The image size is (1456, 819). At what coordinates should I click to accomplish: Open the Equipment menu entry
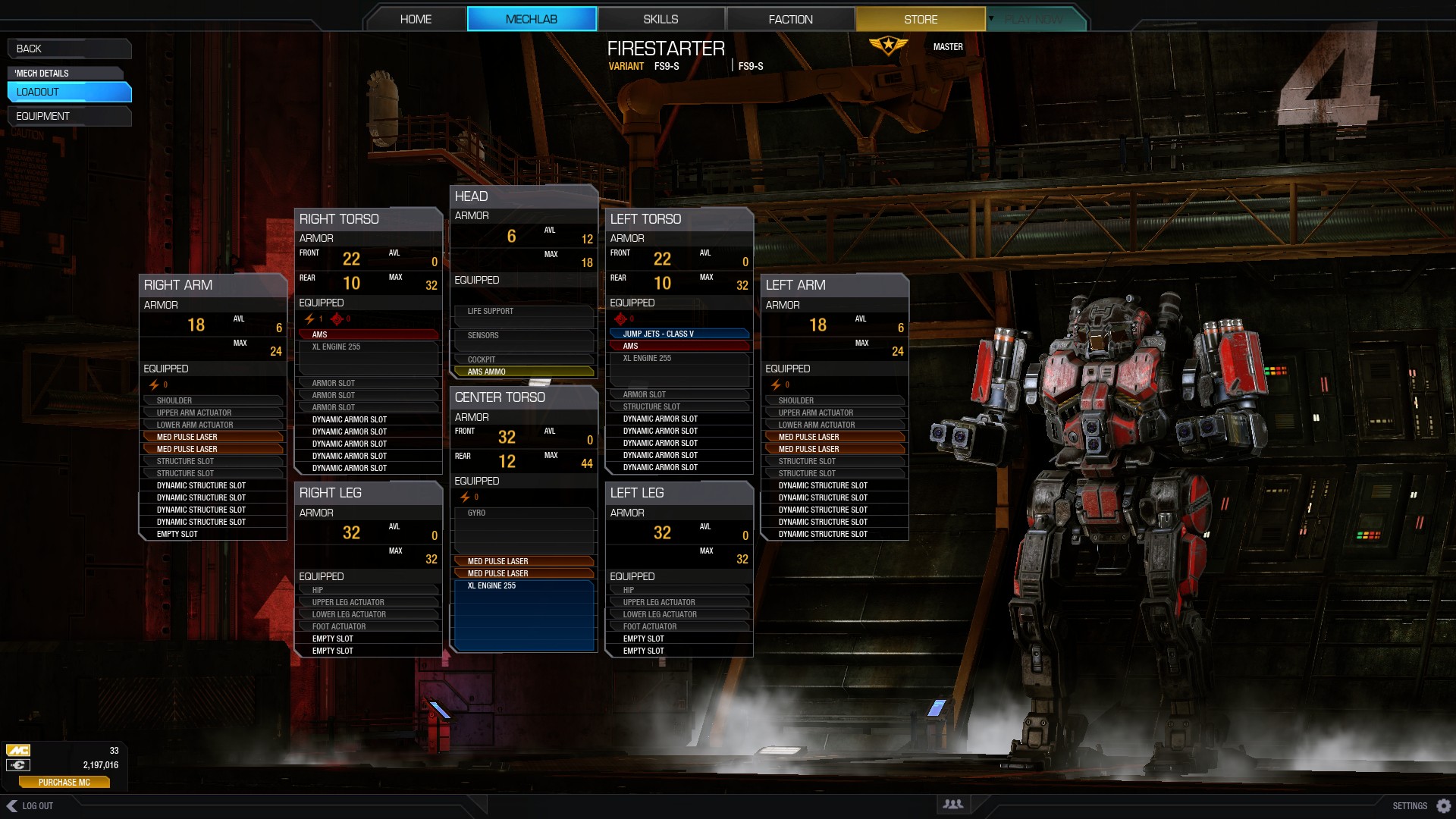coord(68,116)
